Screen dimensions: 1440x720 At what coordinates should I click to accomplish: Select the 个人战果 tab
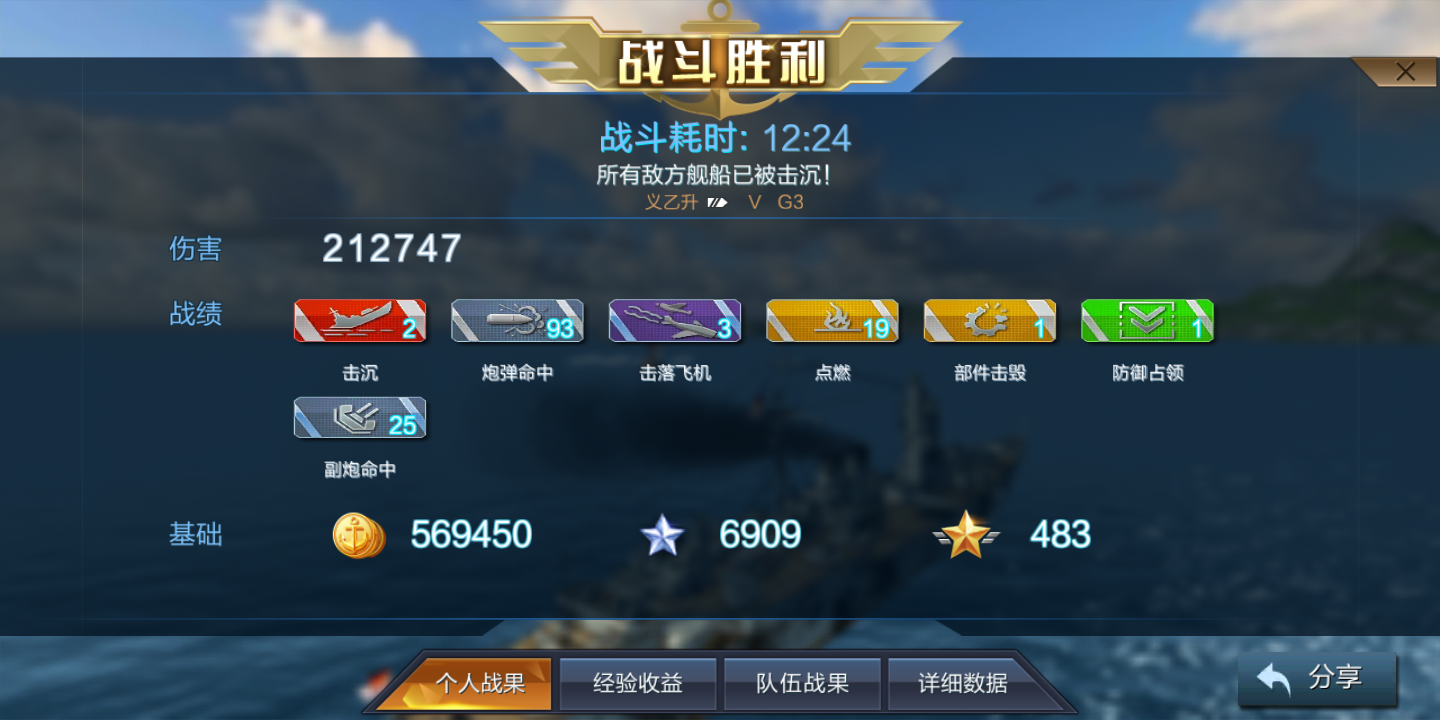tap(483, 683)
